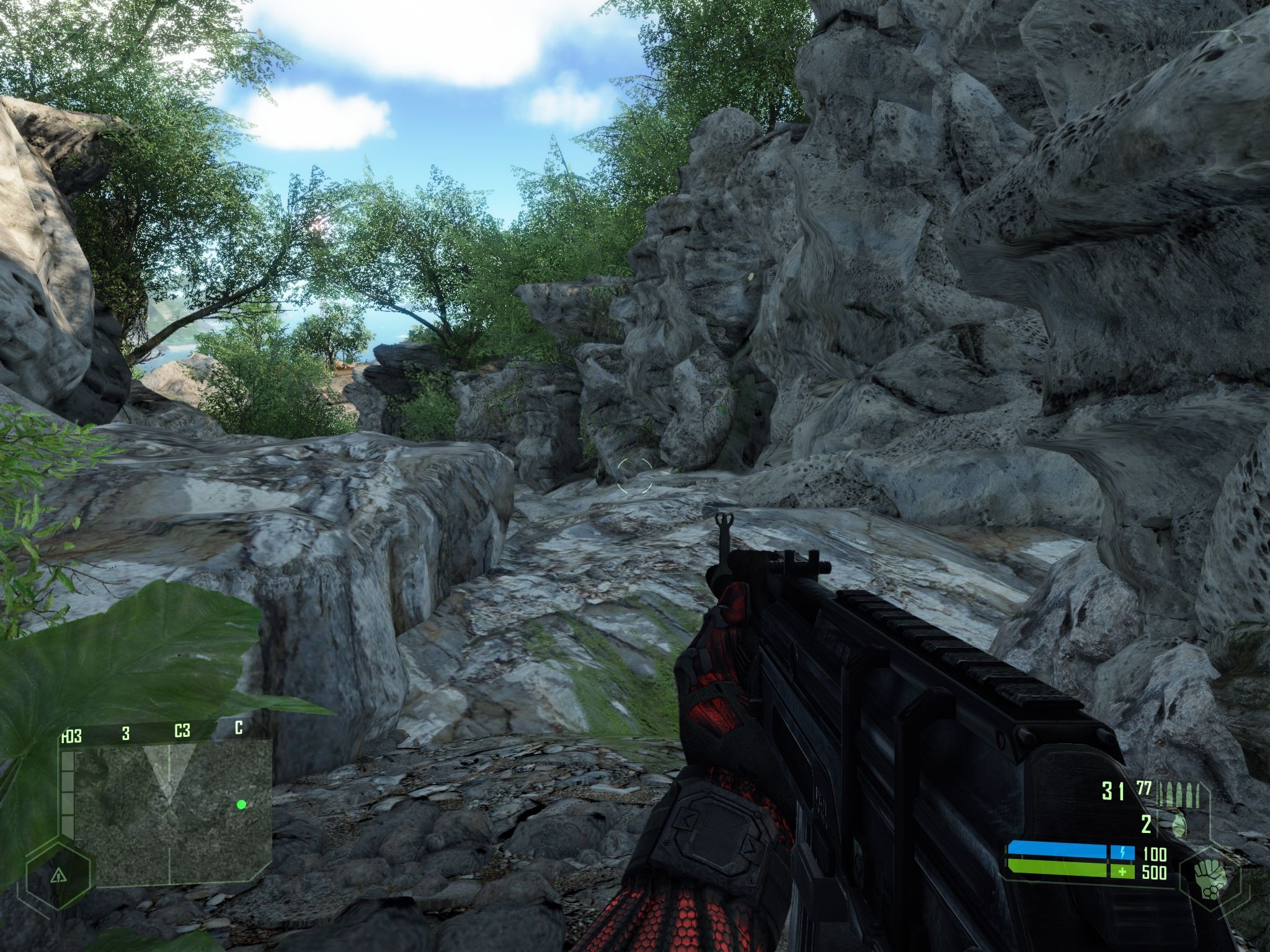Toggle the topmost suit energy segment on the minimap

coord(68,760)
